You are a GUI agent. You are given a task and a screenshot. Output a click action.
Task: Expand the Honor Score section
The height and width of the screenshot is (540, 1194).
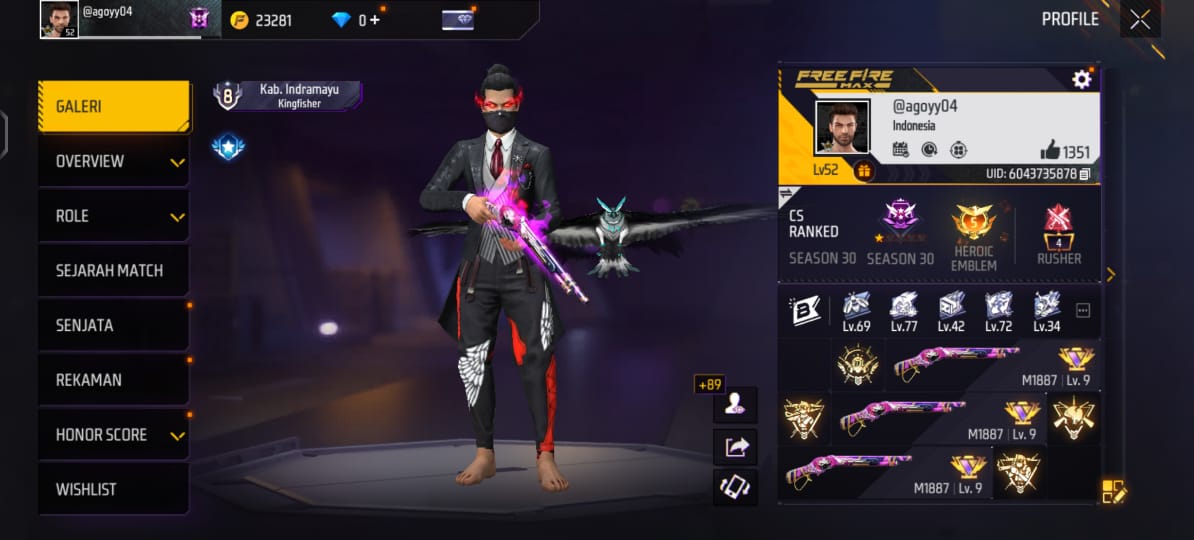click(x=114, y=435)
